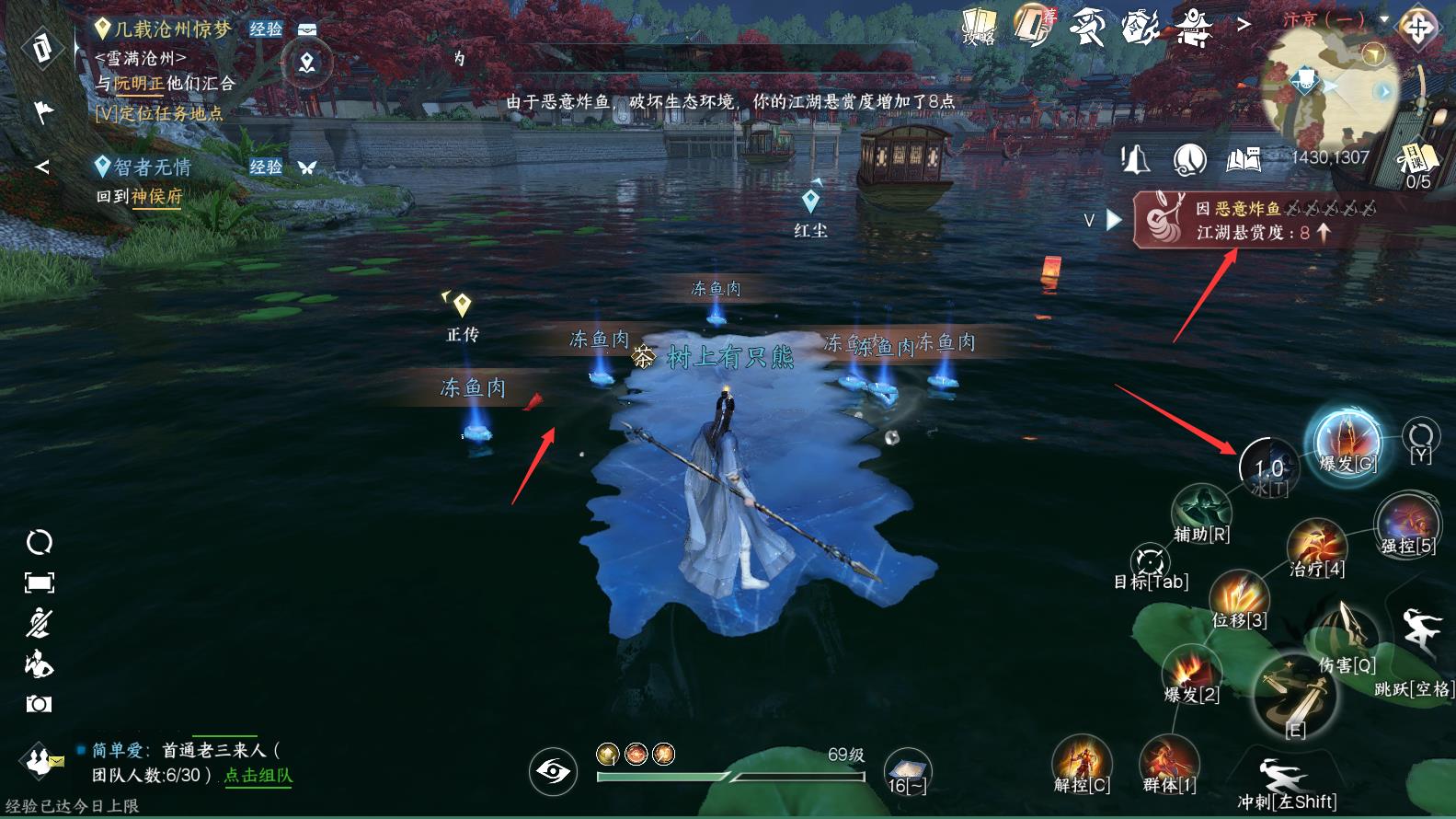
Task: Click 点击组队 to join the team
Action: pos(258,776)
